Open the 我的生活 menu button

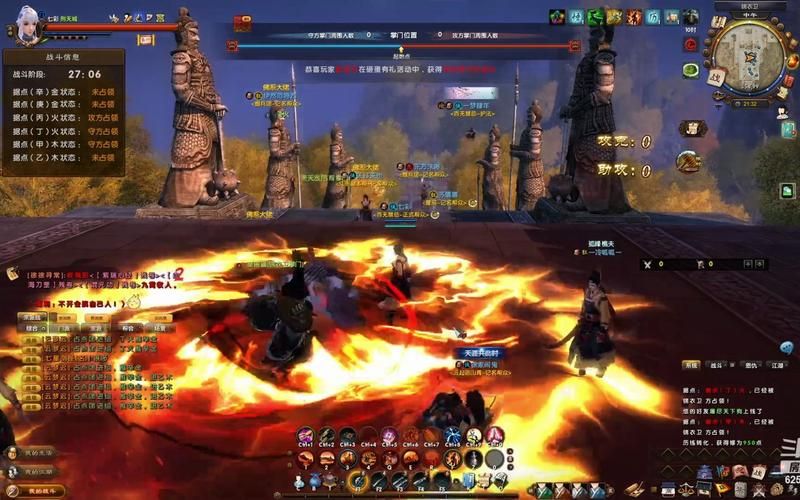[38, 453]
